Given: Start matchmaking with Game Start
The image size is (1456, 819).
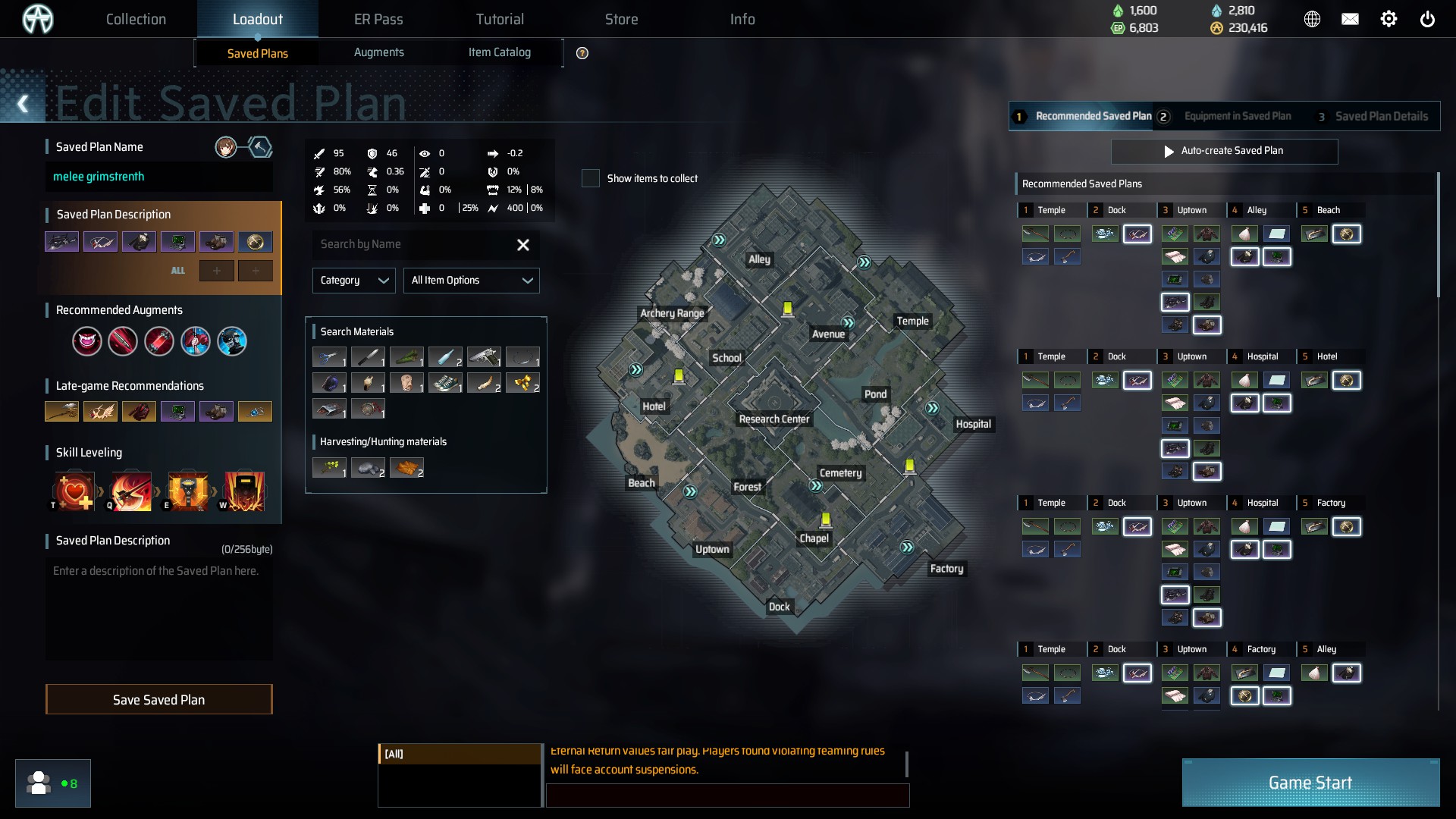Looking at the screenshot, I should (1310, 783).
